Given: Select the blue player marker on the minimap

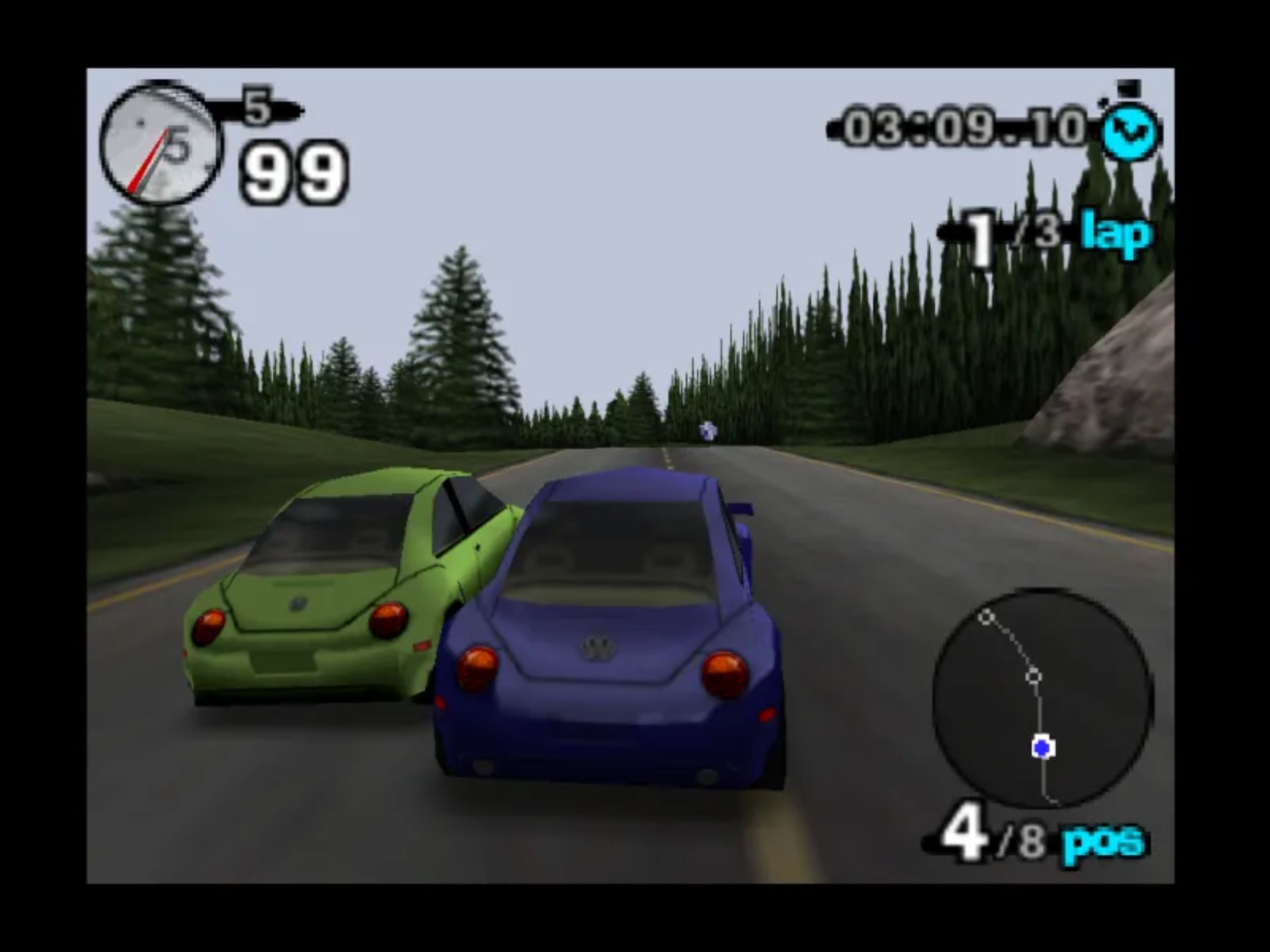Looking at the screenshot, I should 1043,748.
